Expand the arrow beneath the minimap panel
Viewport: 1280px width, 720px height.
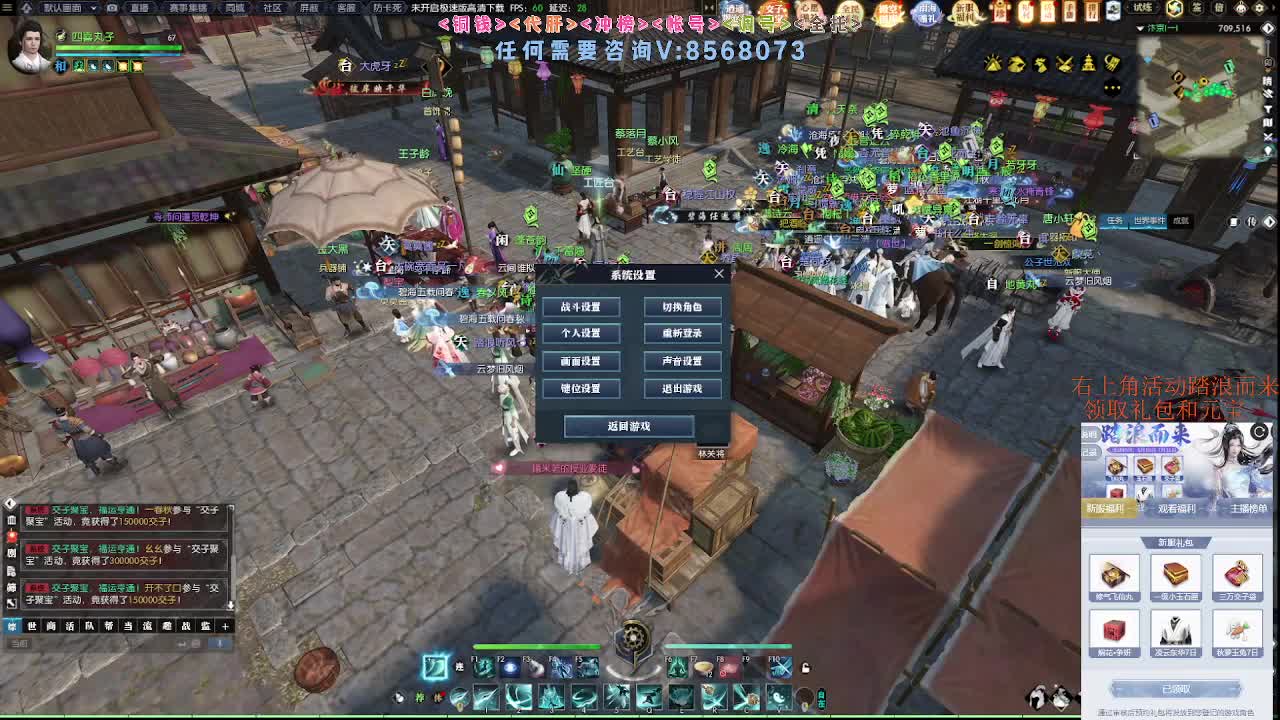[x=1270, y=222]
